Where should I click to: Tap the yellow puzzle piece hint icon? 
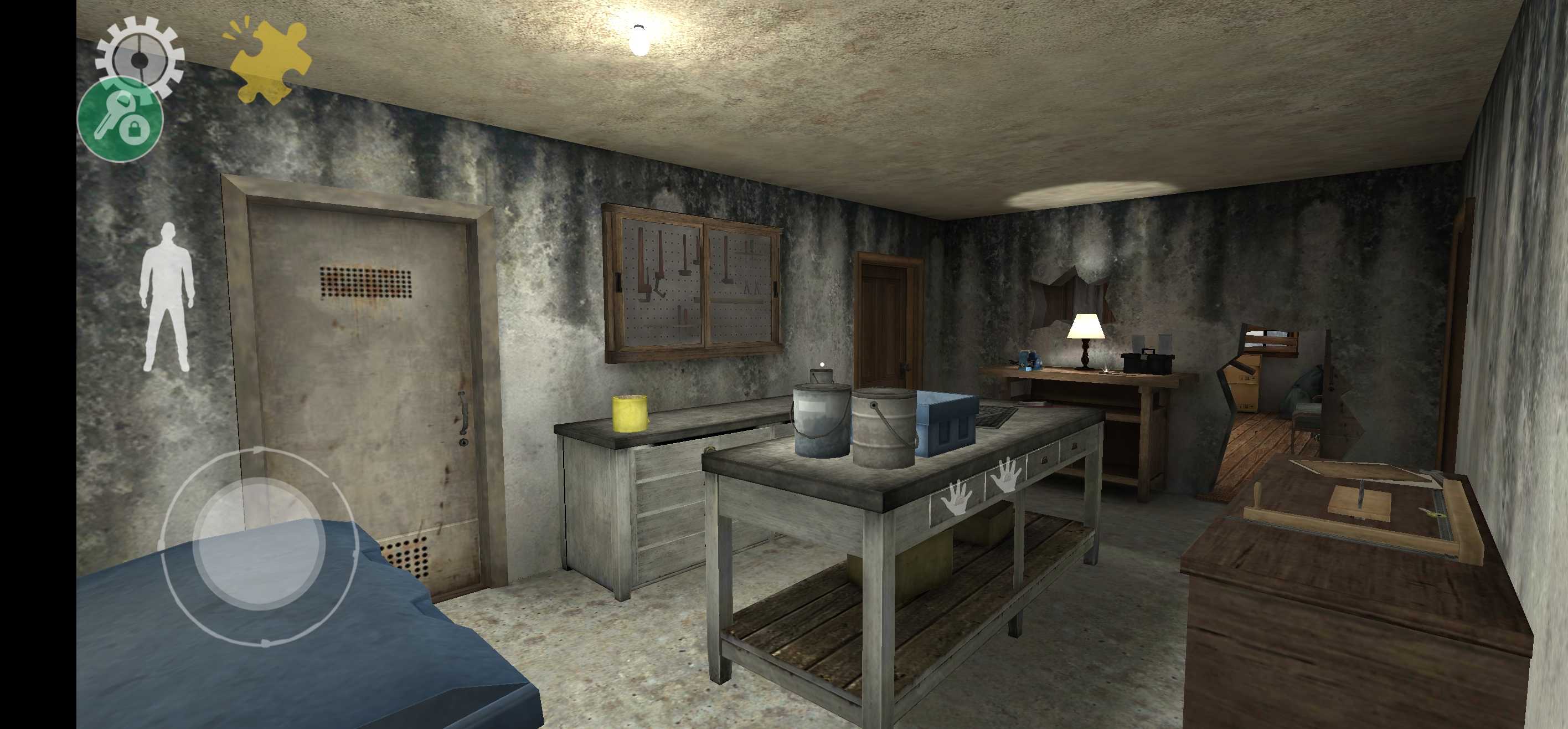pos(270,61)
